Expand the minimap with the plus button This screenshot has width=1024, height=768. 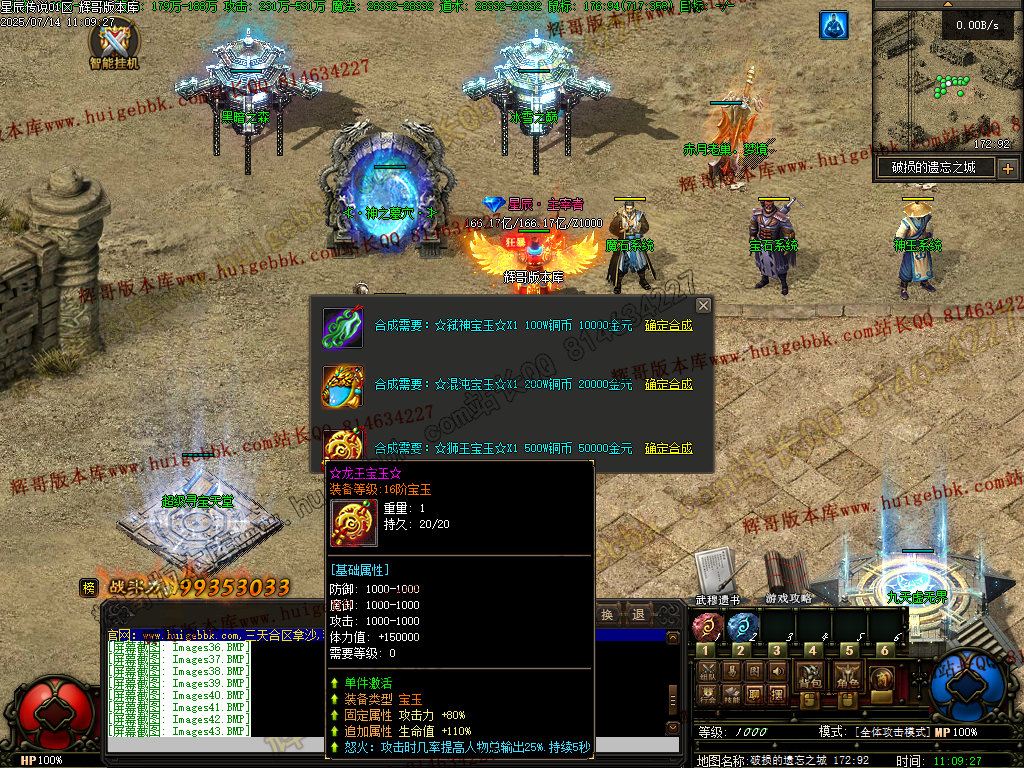click(x=1006, y=168)
